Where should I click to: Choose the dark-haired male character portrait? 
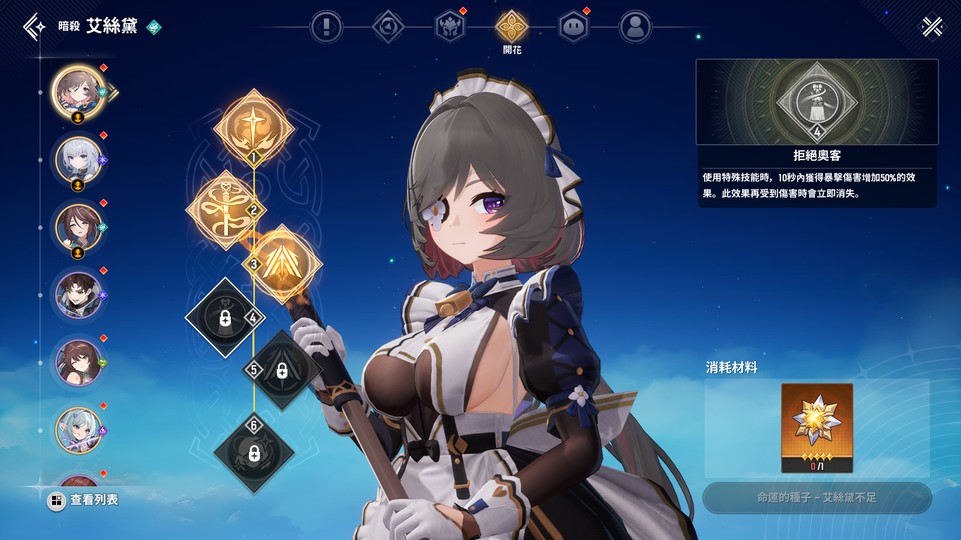[77, 293]
